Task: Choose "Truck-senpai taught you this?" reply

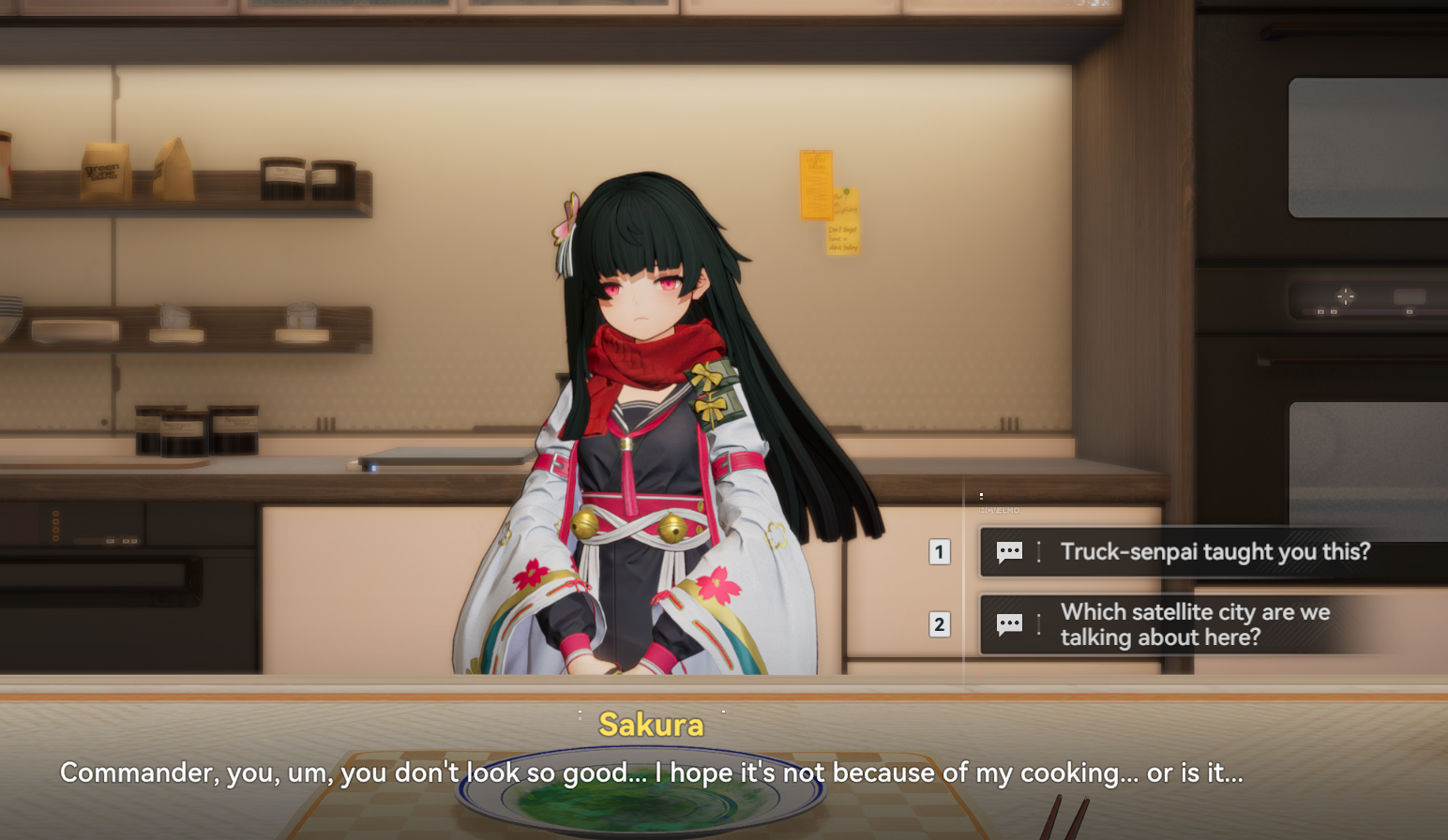Action: point(1214,552)
